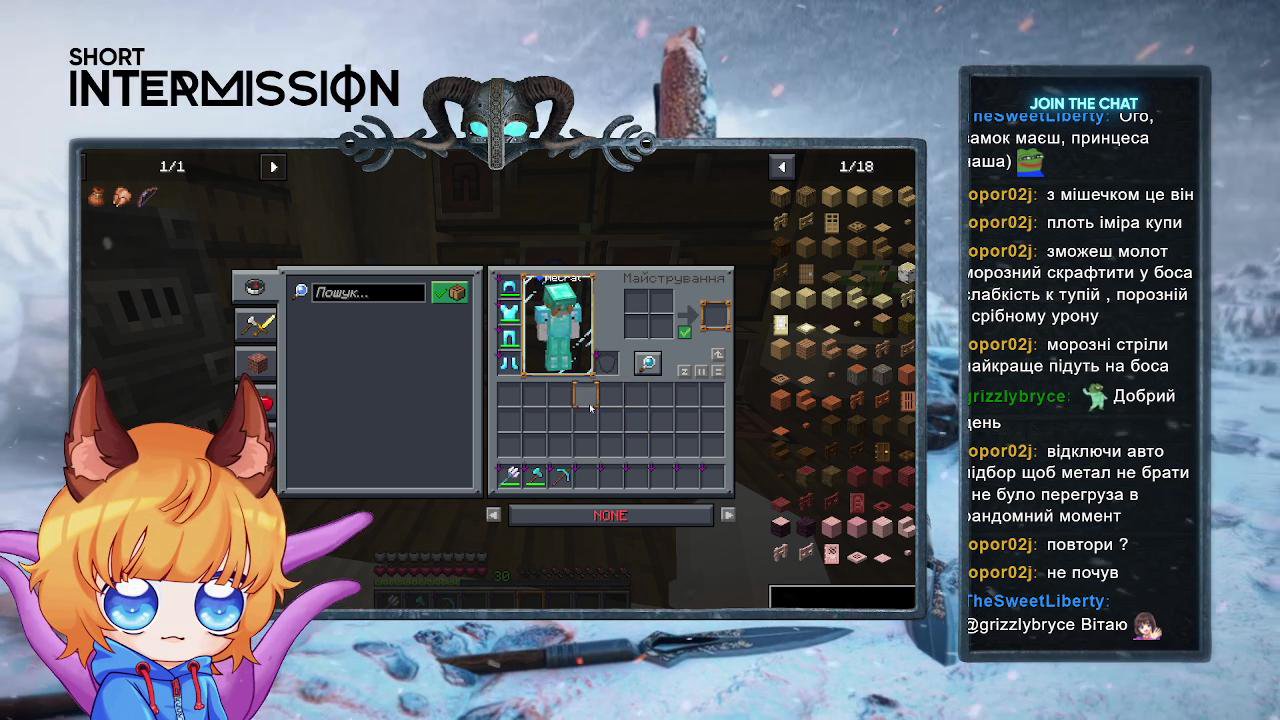Image resolution: width=1280 pixels, height=720 pixels.
Task: Toggle the 'ii' sort mode button
Action: [x=701, y=371]
